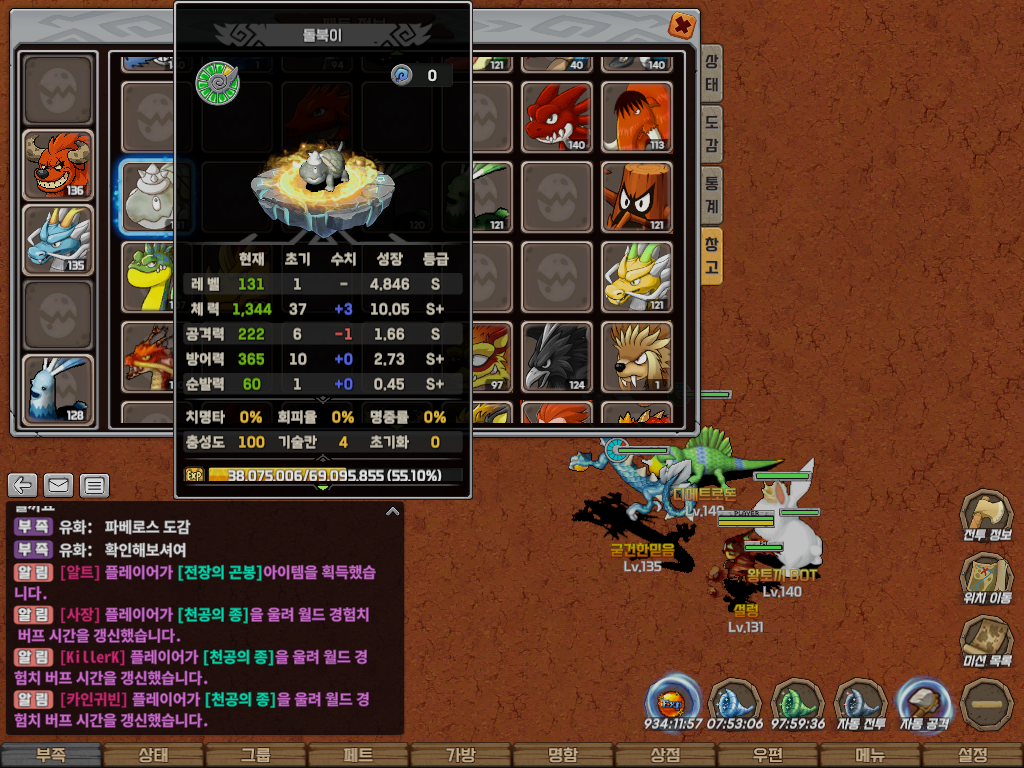Open the 우편 mailbox menu

[x=767, y=755]
